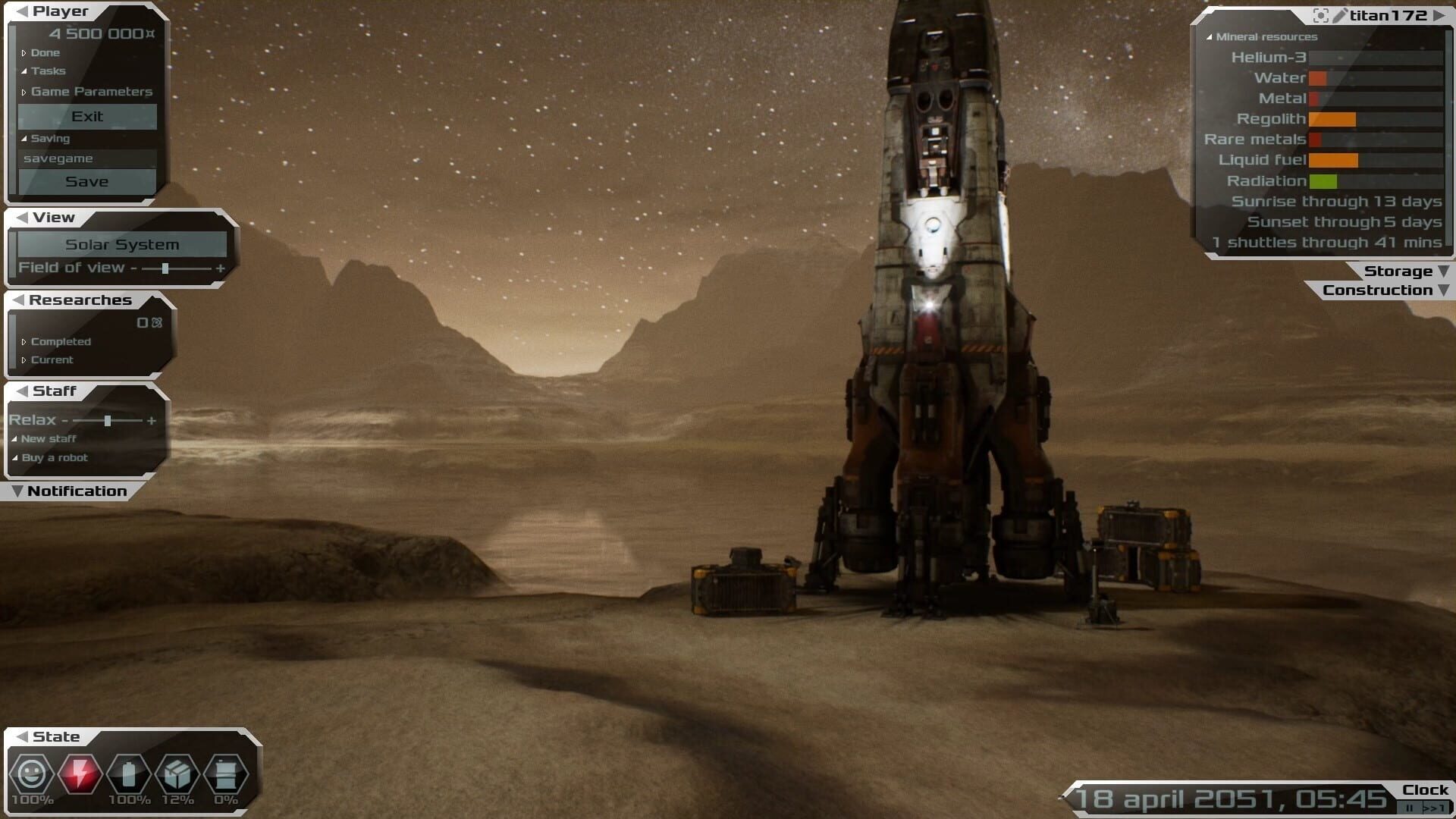Increase Relax with the plus button
This screenshot has height=819, width=1456.
152,421
